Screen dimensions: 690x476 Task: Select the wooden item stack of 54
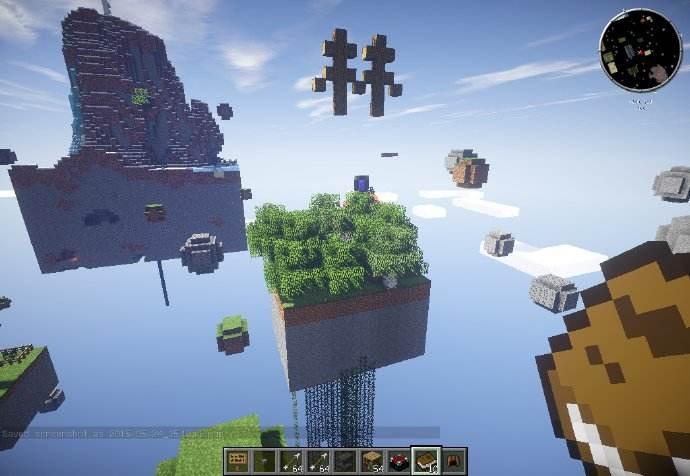click(373, 460)
